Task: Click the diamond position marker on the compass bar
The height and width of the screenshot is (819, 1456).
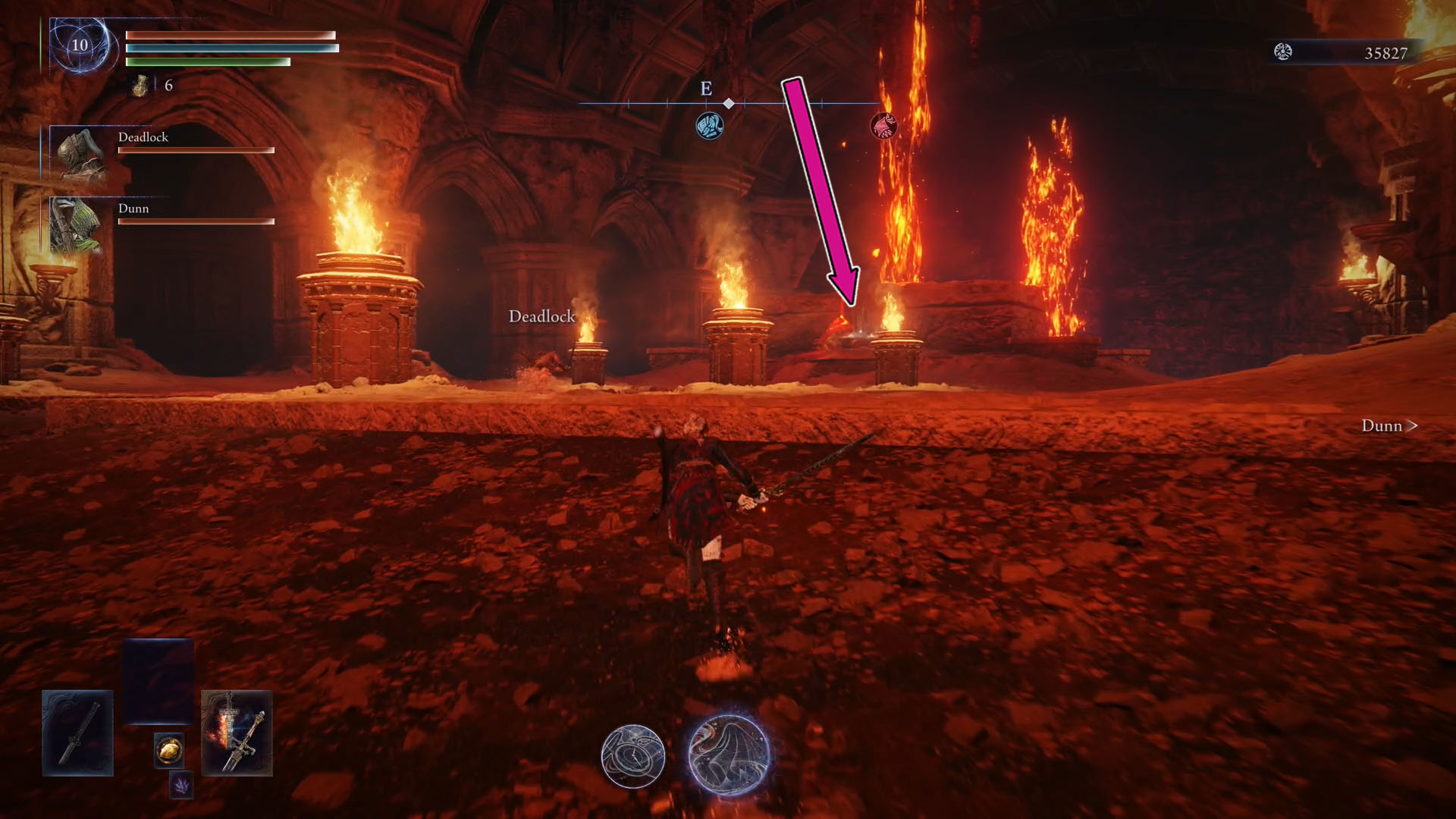Action: 728,104
